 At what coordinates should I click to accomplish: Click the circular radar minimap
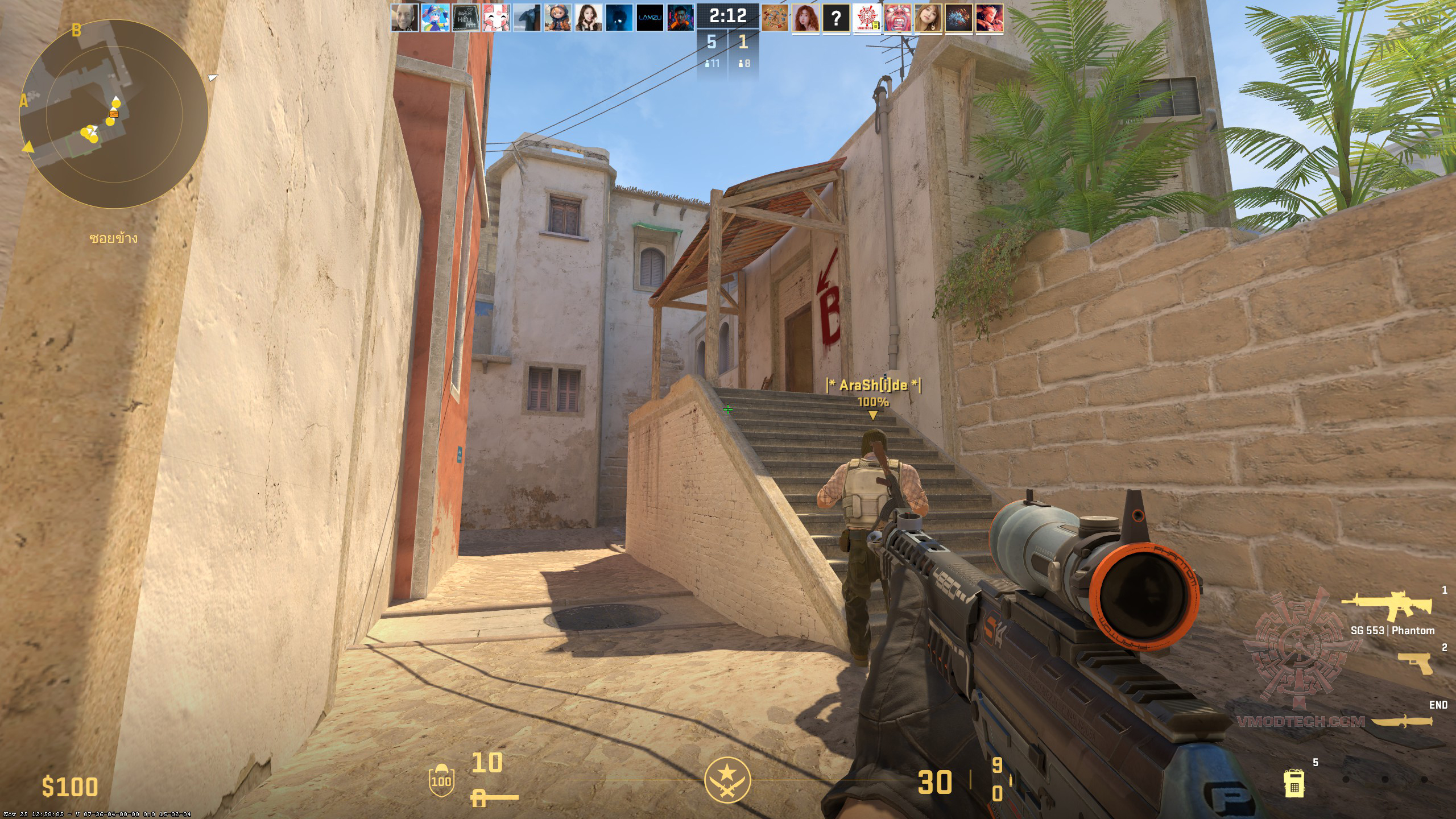tap(114, 114)
